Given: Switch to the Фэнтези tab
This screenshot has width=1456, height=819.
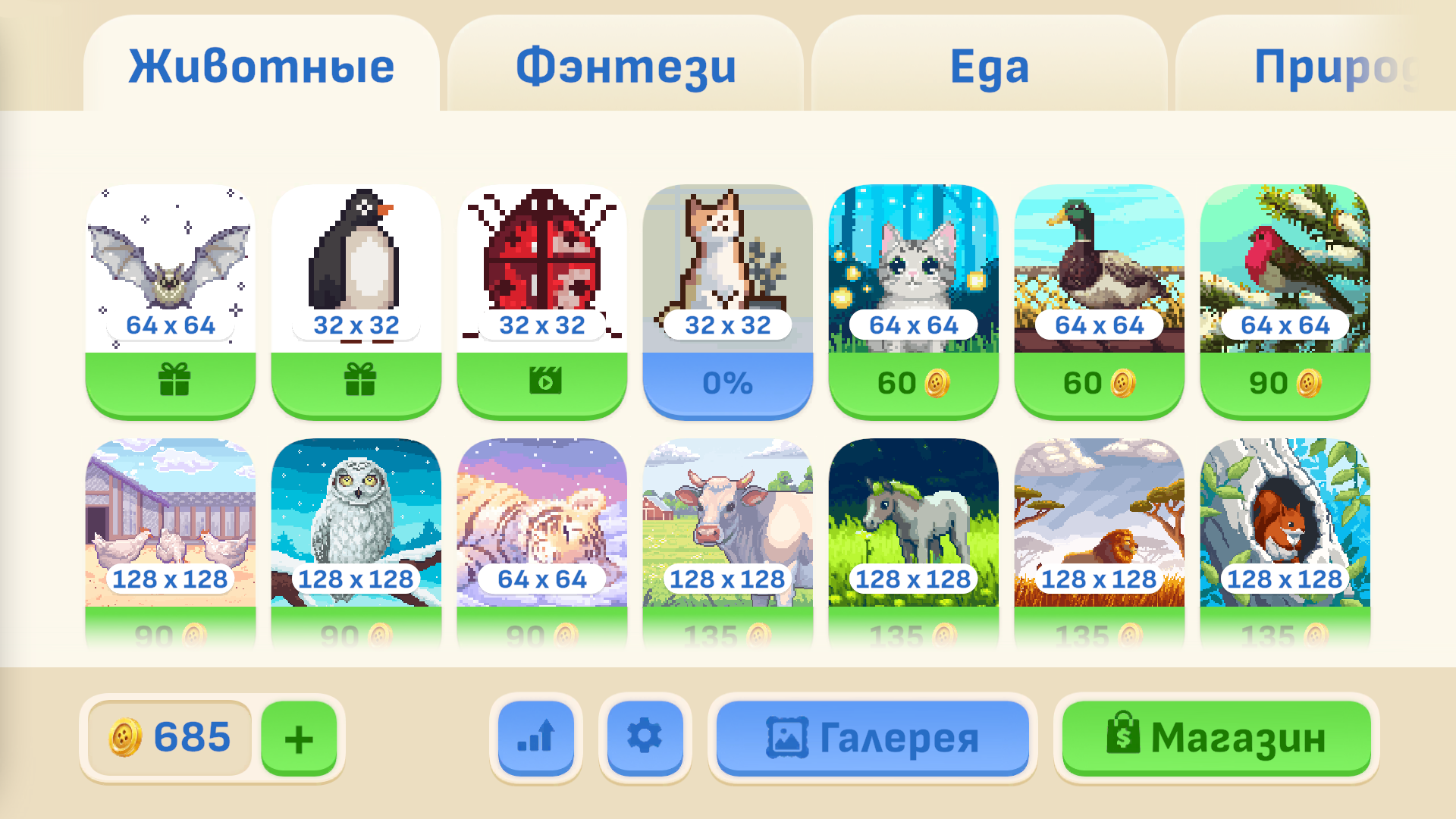Looking at the screenshot, I should click(624, 67).
